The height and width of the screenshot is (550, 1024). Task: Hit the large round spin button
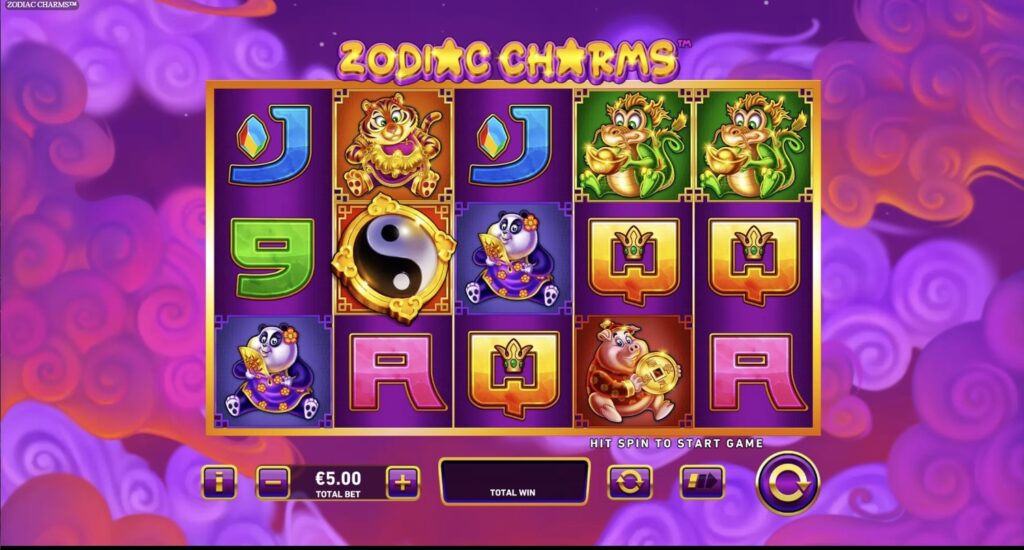click(x=787, y=483)
